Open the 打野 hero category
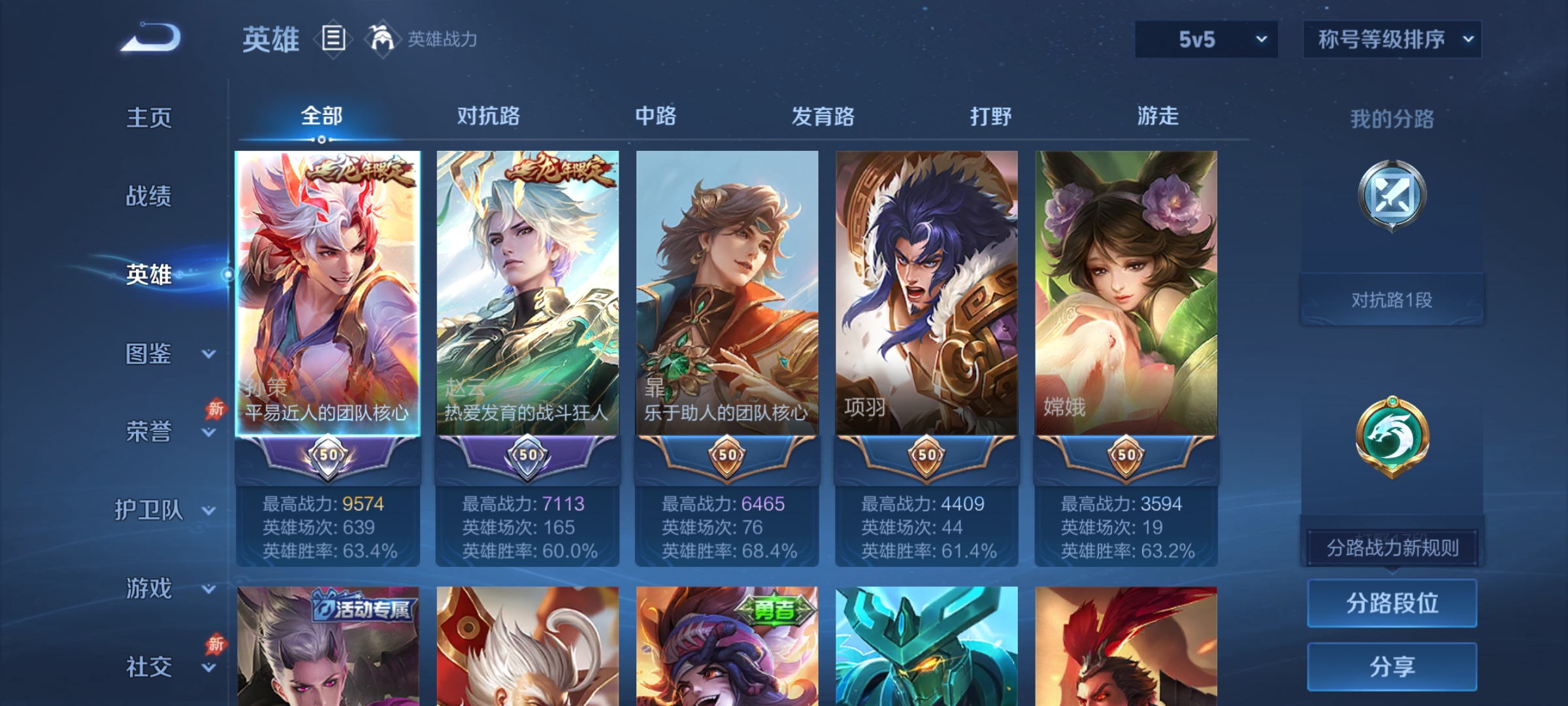The height and width of the screenshot is (706, 1568). 990,116
